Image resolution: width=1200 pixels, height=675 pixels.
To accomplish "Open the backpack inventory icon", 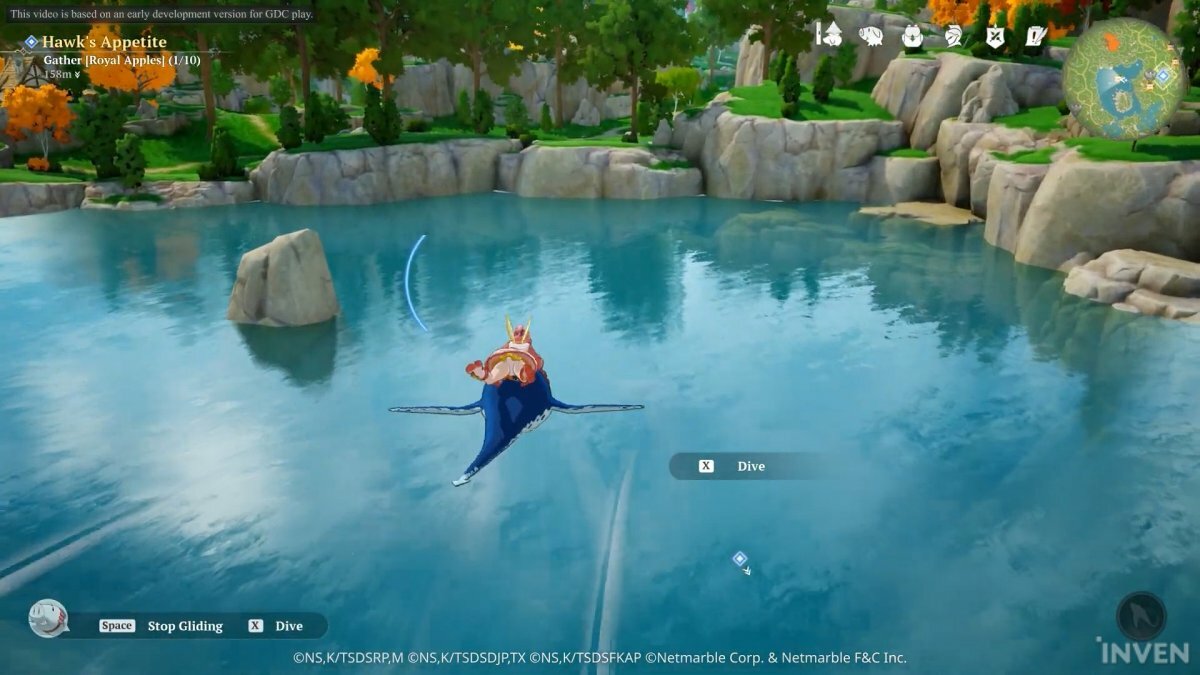I will [x=912, y=36].
